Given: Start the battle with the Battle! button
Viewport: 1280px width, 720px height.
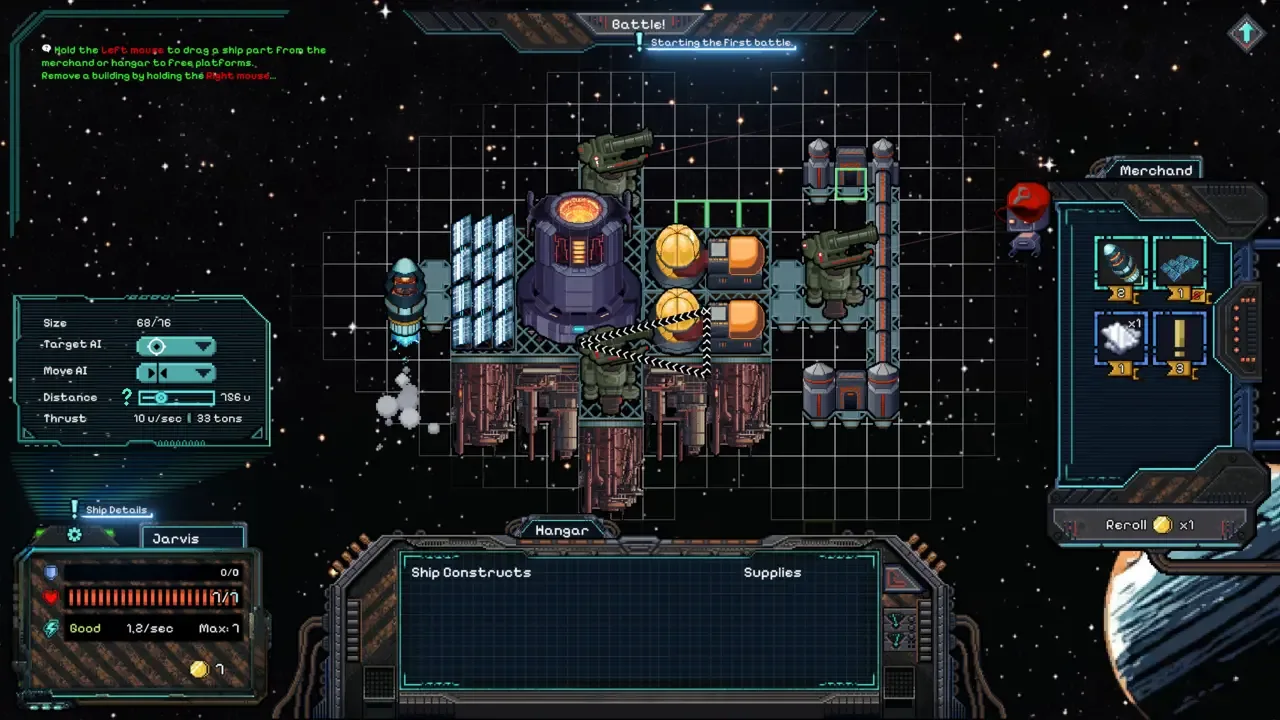Looking at the screenshot, I should point(639,24).
